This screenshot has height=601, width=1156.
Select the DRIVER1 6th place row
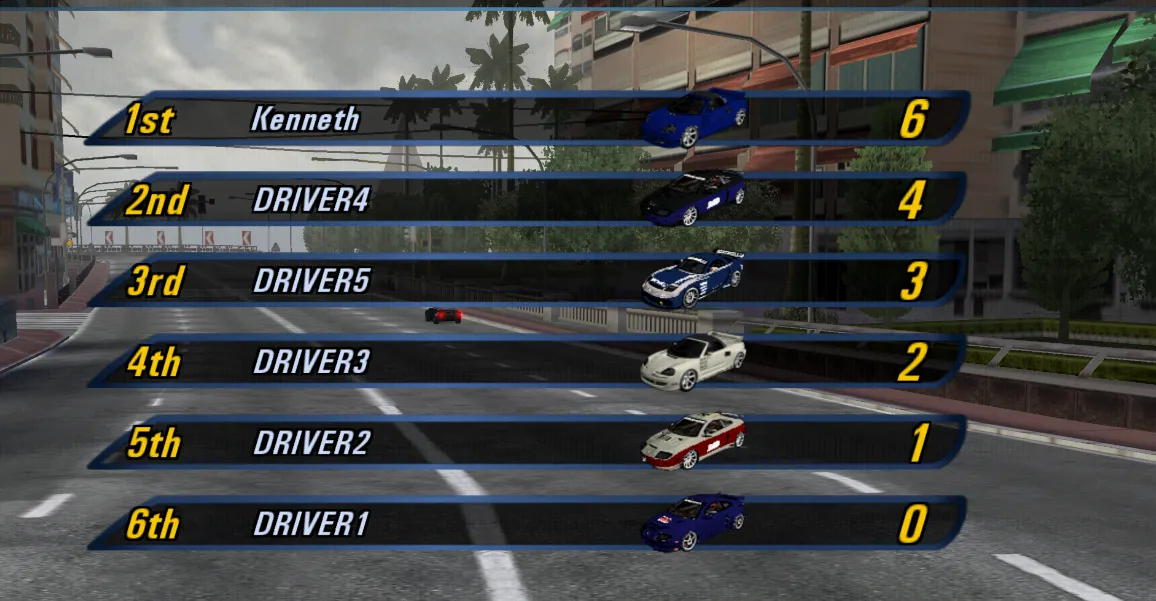[527, 524]
